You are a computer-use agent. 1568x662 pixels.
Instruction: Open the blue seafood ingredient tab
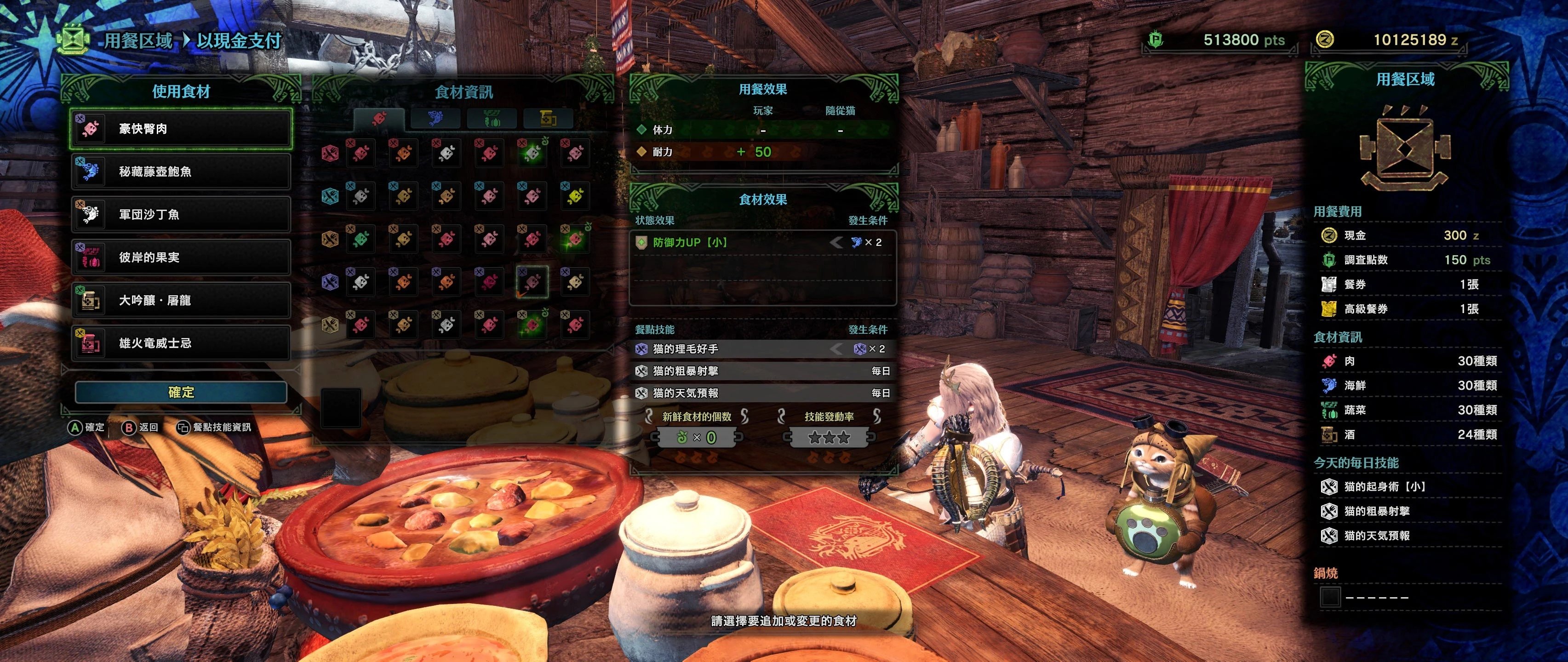pos(435,118)
